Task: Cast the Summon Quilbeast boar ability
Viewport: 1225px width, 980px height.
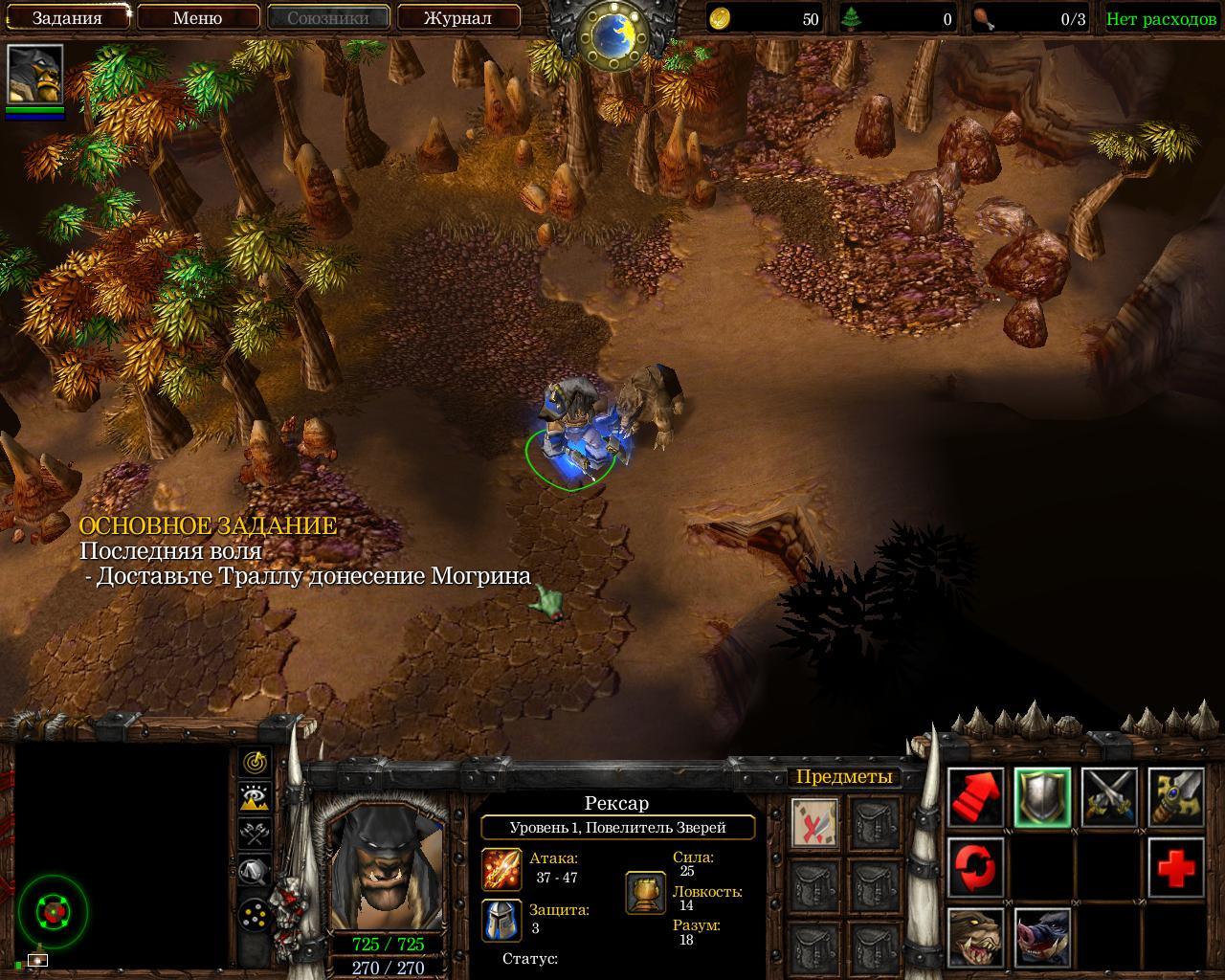Action: [x=1042, y=938]
